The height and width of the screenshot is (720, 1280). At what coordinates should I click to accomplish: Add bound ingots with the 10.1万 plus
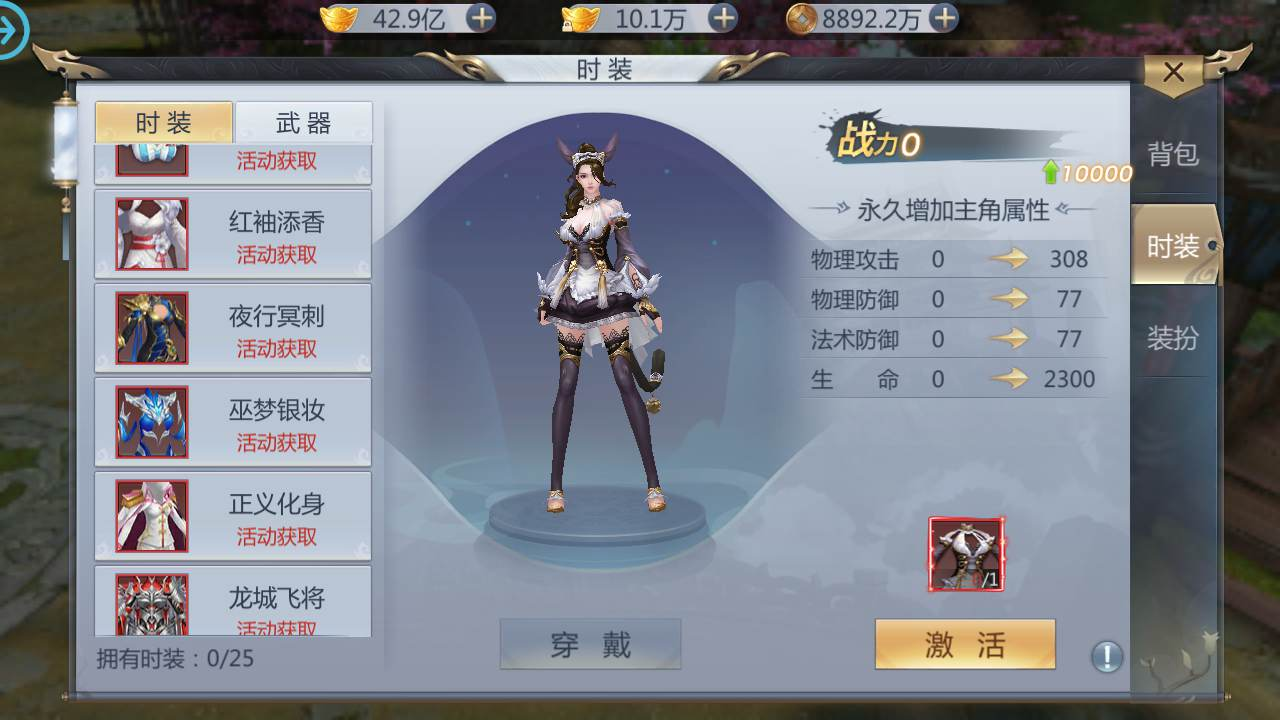pos(722,17)
